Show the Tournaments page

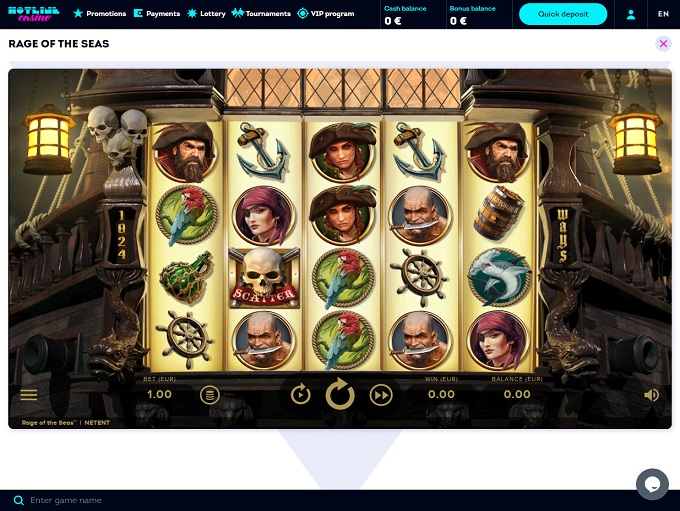point(261,14)
